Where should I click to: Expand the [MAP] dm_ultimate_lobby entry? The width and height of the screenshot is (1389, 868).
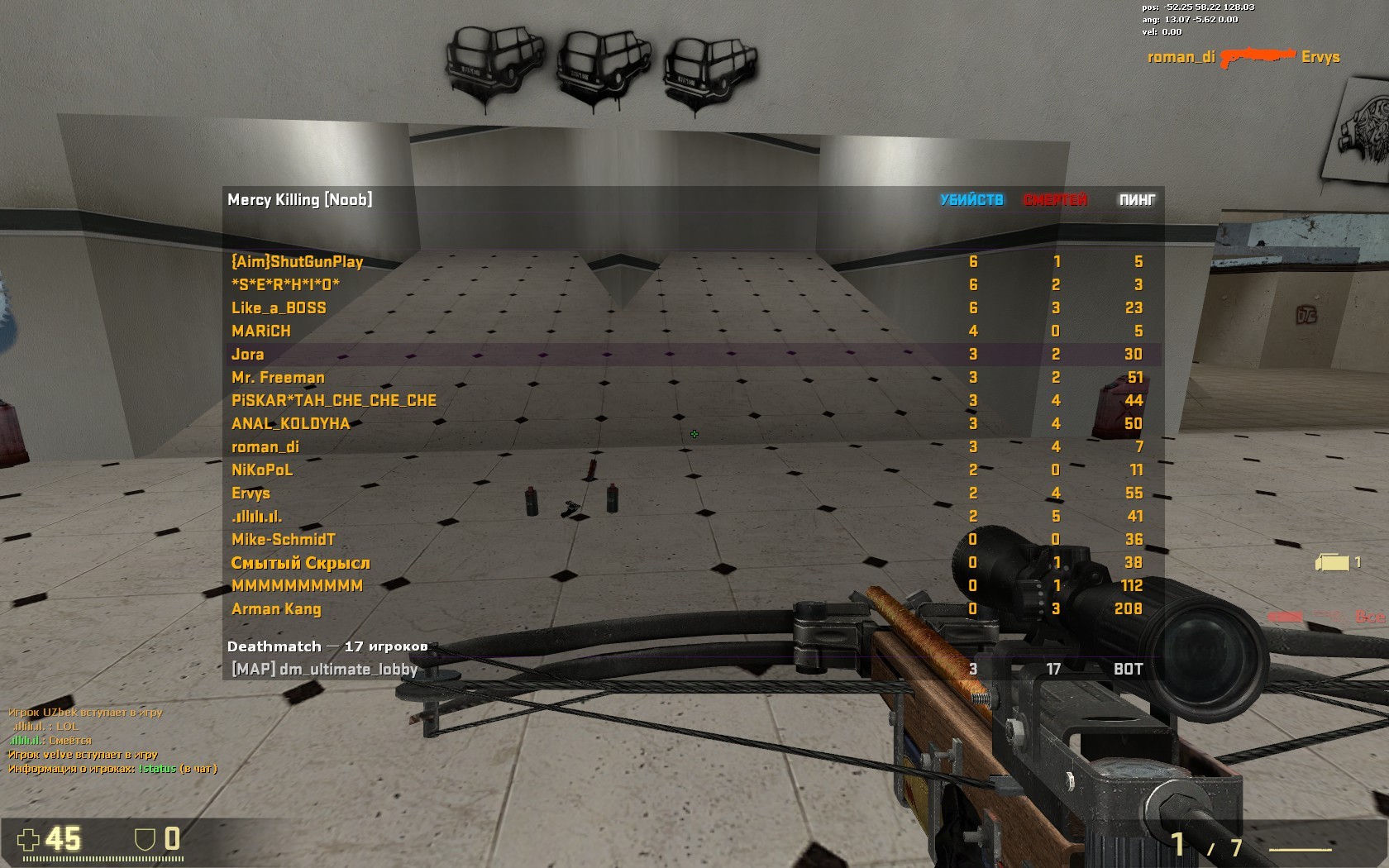(x=326, y=670)
